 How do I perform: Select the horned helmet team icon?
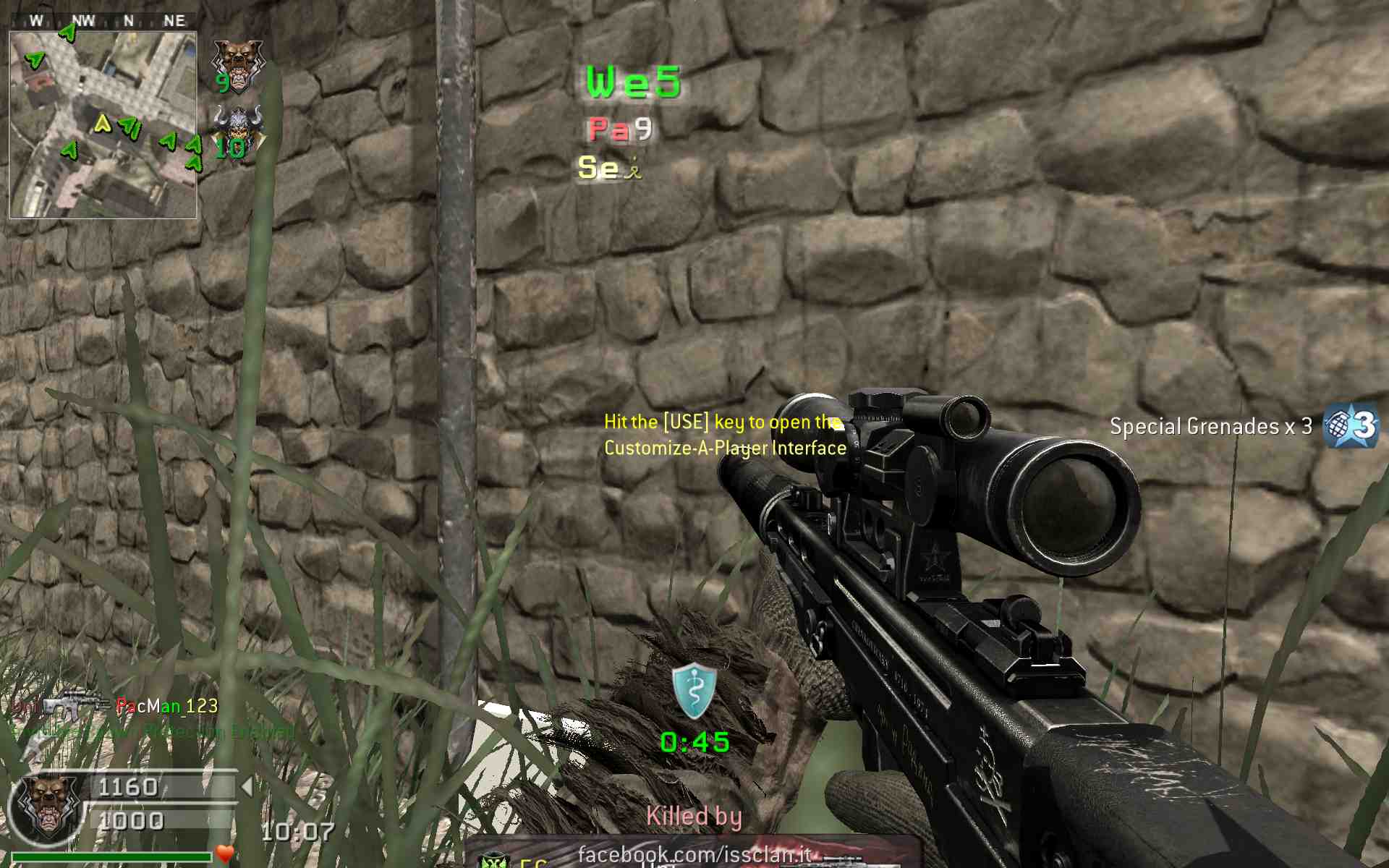tap(238, 127)
